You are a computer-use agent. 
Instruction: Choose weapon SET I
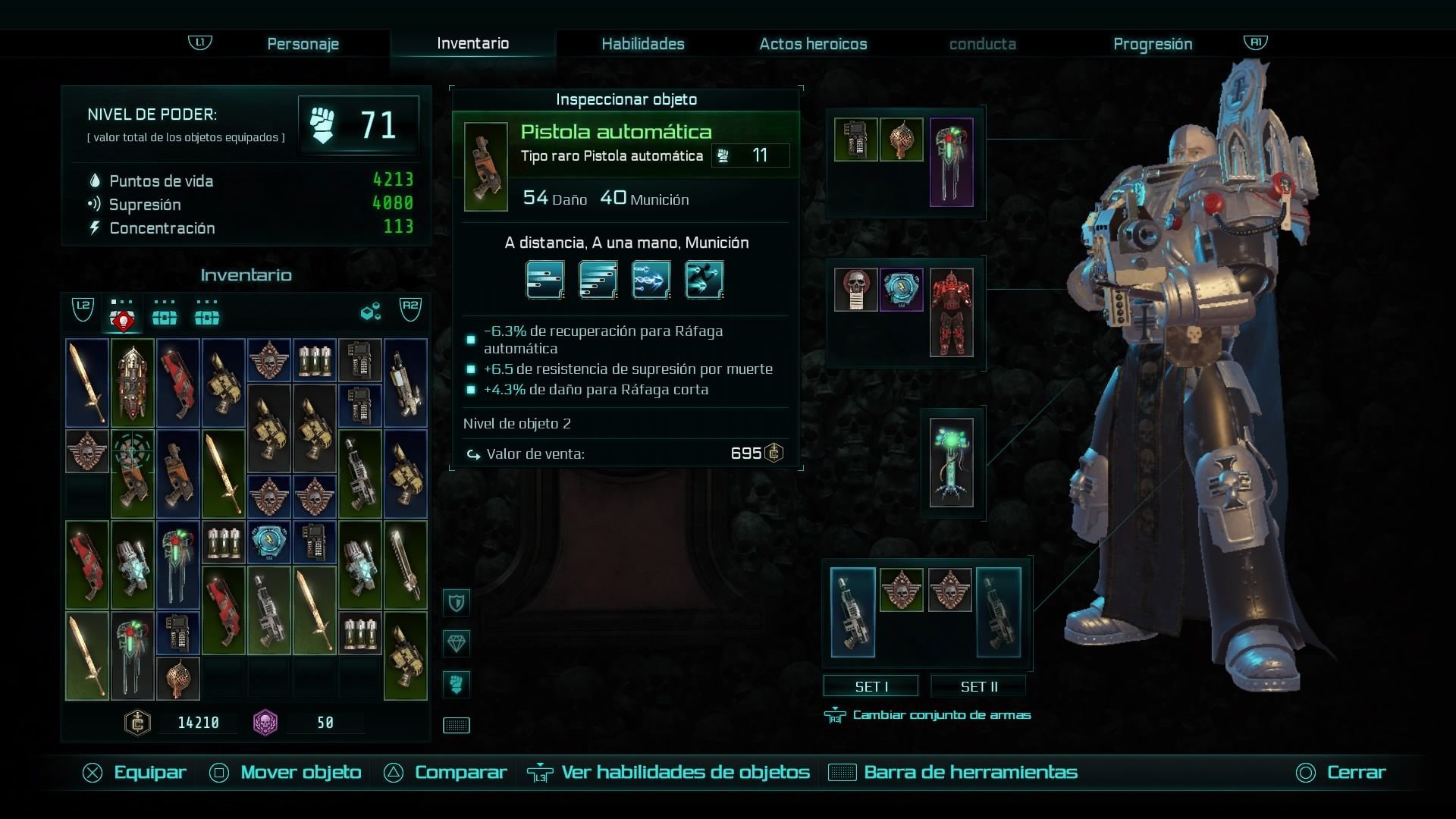click(871, 686)
